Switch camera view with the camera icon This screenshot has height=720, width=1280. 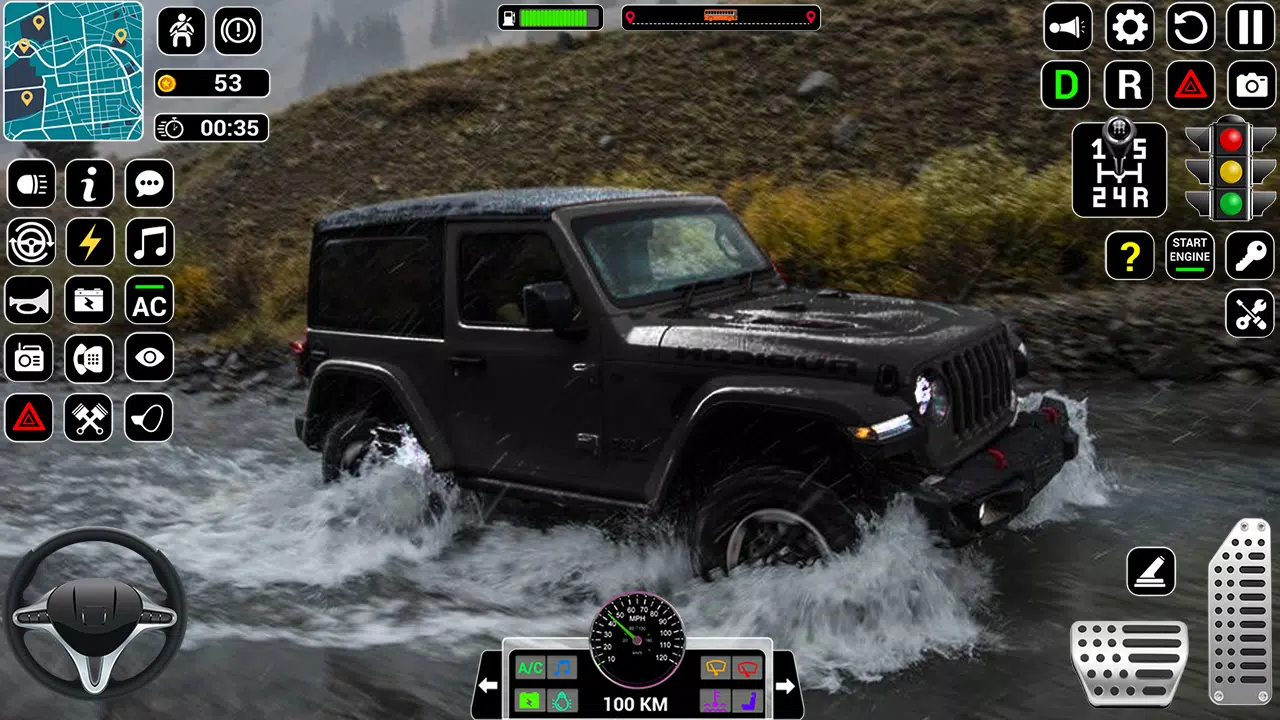(1251, 86)
